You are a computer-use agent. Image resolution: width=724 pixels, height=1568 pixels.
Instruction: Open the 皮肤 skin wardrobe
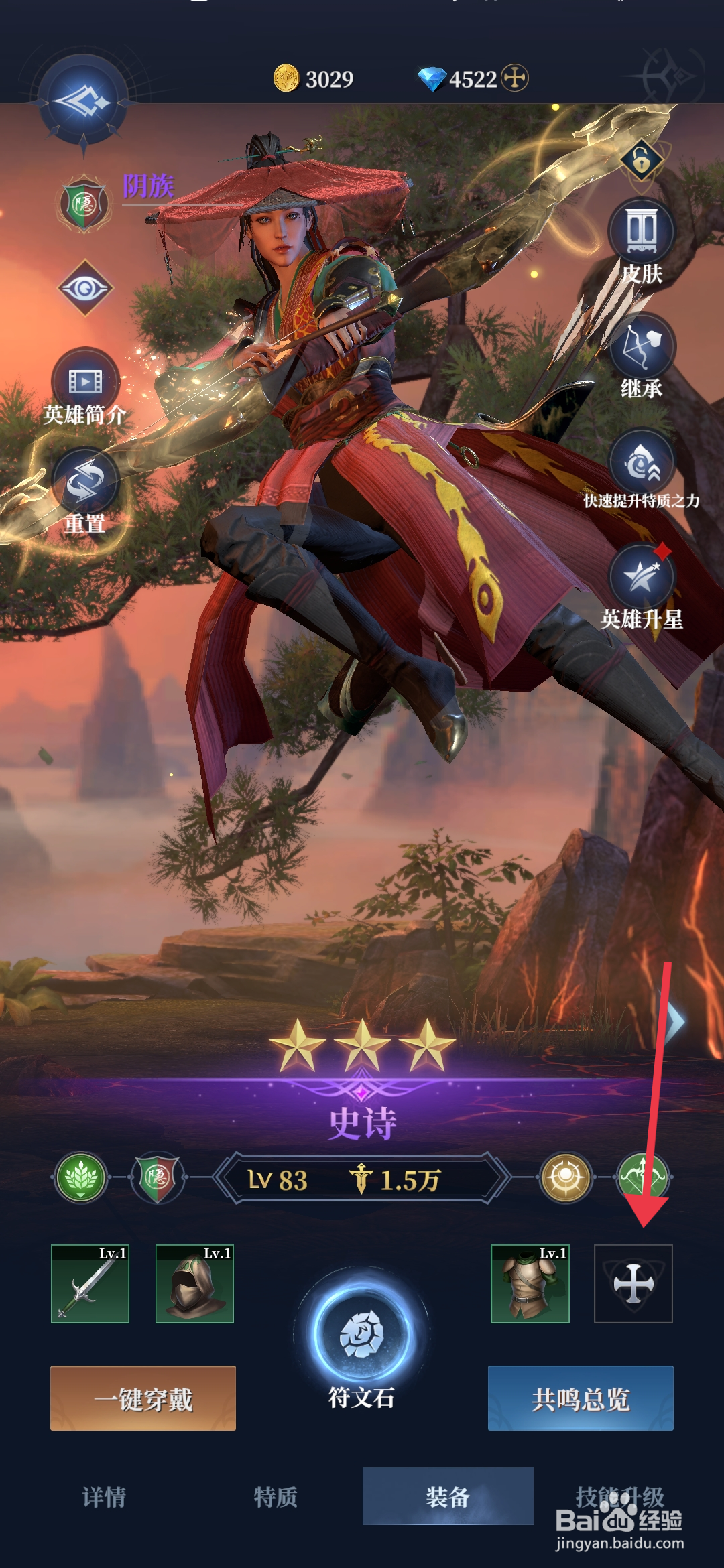642,231
